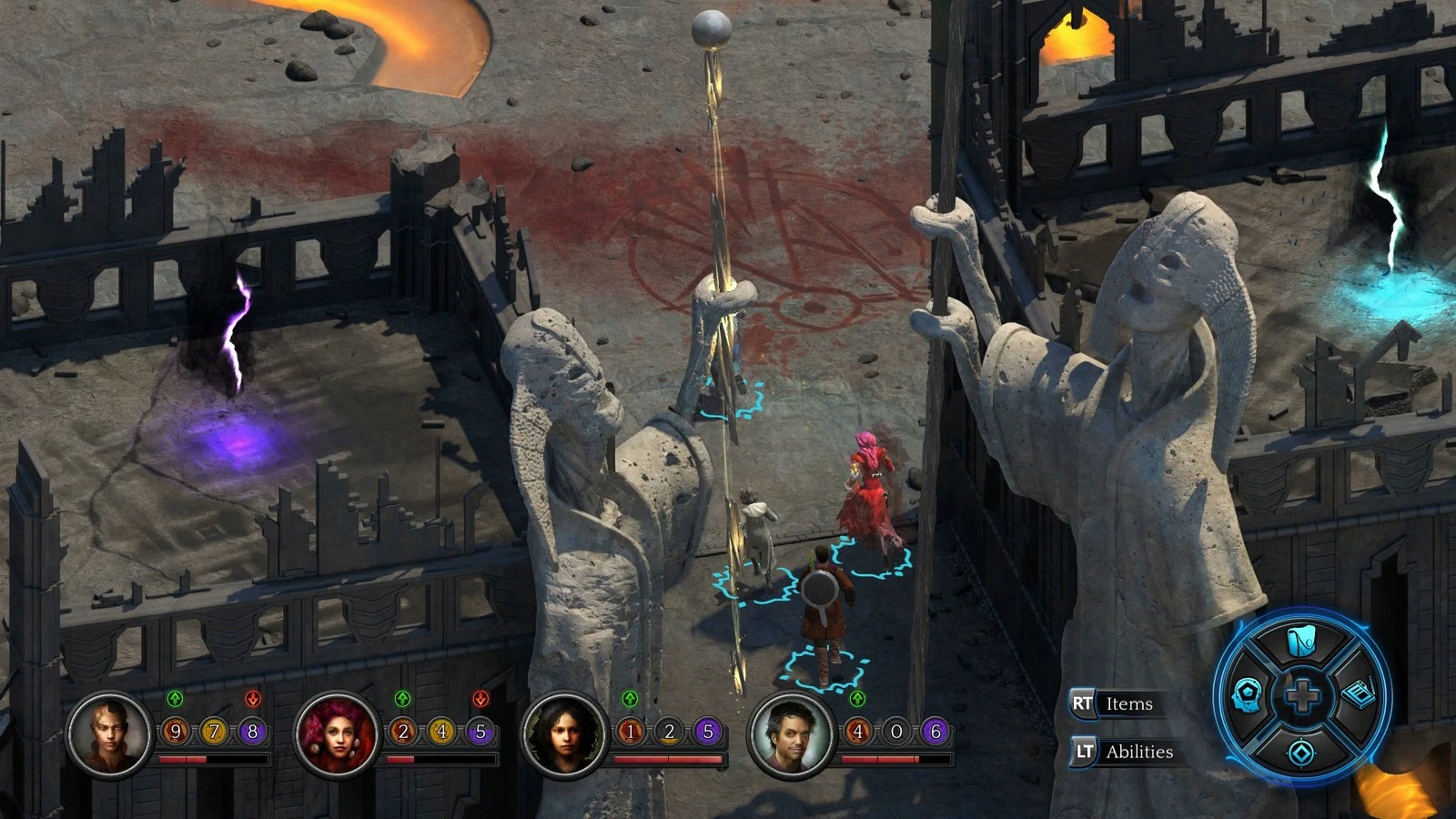Select the rightmost male character's portrait
The width and height of the screenshot is (1456, 819).
click(791, 735)
